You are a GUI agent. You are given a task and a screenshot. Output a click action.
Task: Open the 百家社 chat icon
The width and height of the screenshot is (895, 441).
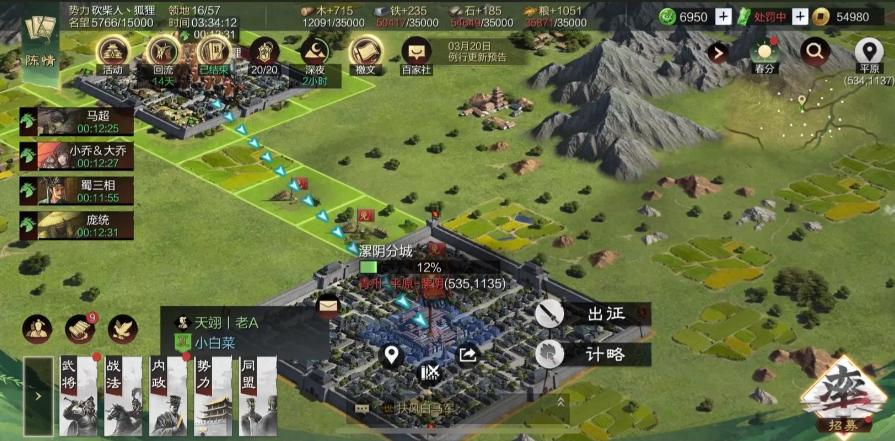415,55
